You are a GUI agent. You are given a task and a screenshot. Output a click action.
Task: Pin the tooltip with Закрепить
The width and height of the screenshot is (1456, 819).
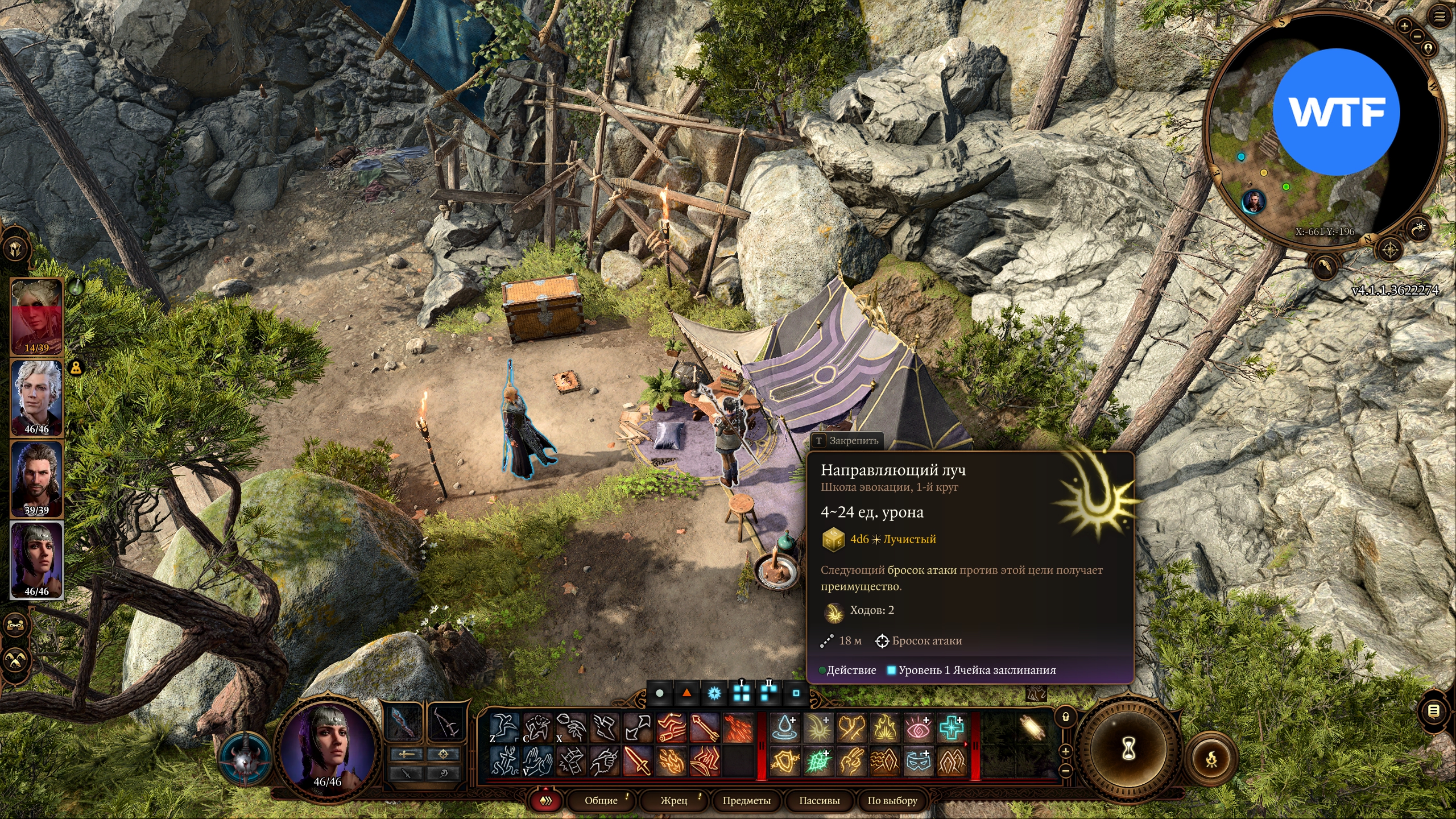(x=847, y=440)
